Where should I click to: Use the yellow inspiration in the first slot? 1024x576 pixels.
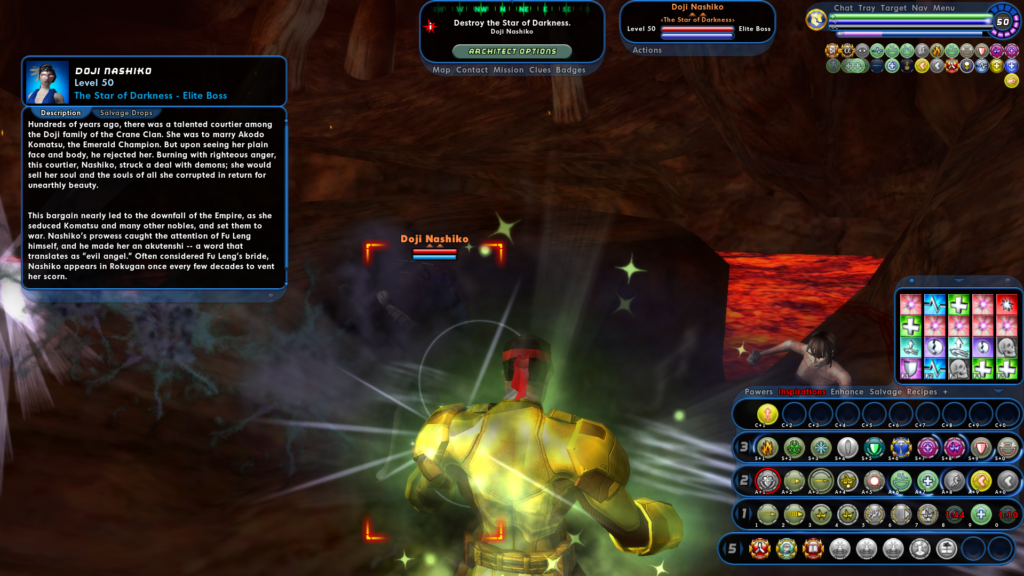[x=768, y=413]
